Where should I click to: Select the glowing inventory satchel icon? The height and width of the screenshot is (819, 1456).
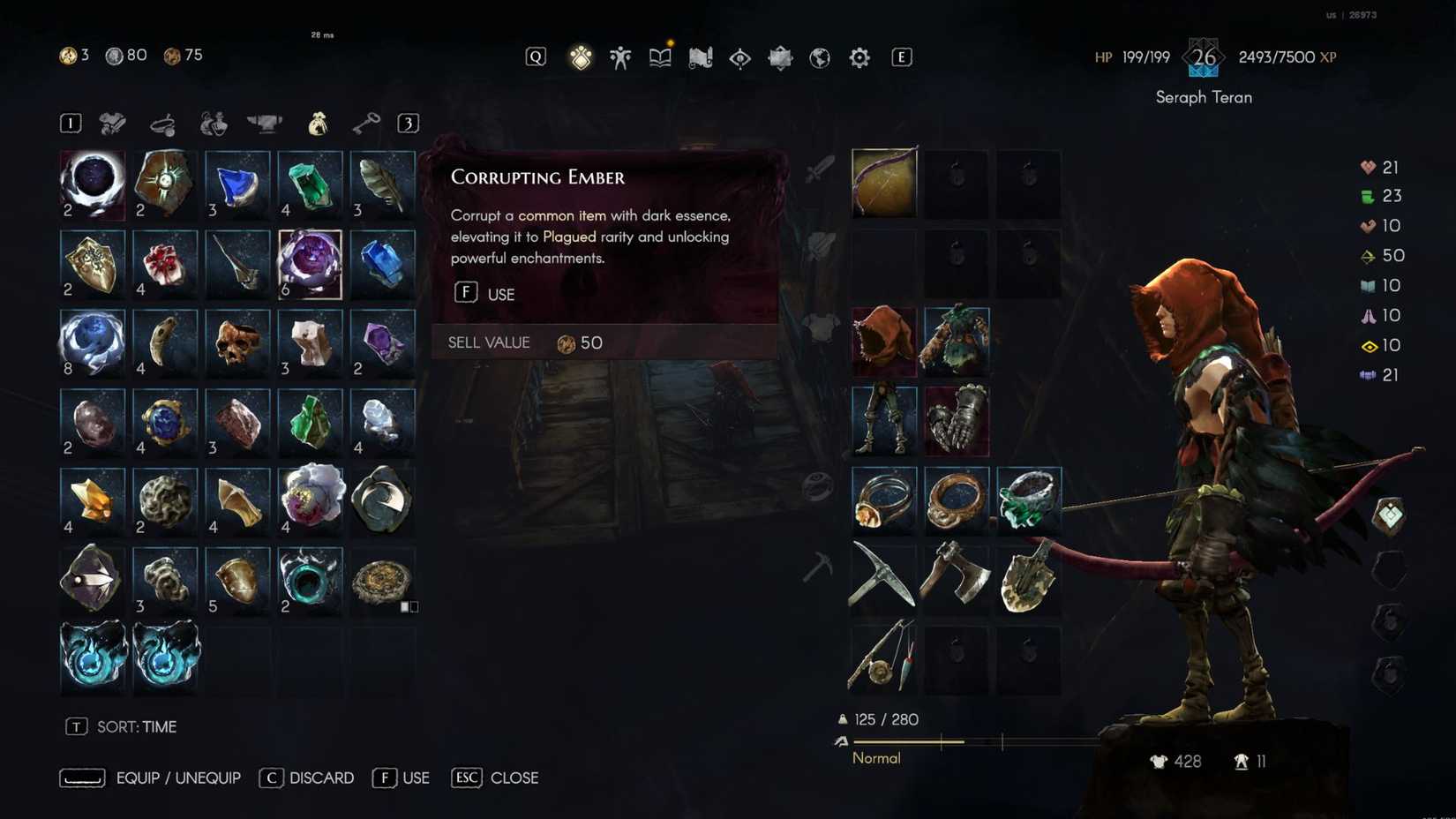click(581, 56)
